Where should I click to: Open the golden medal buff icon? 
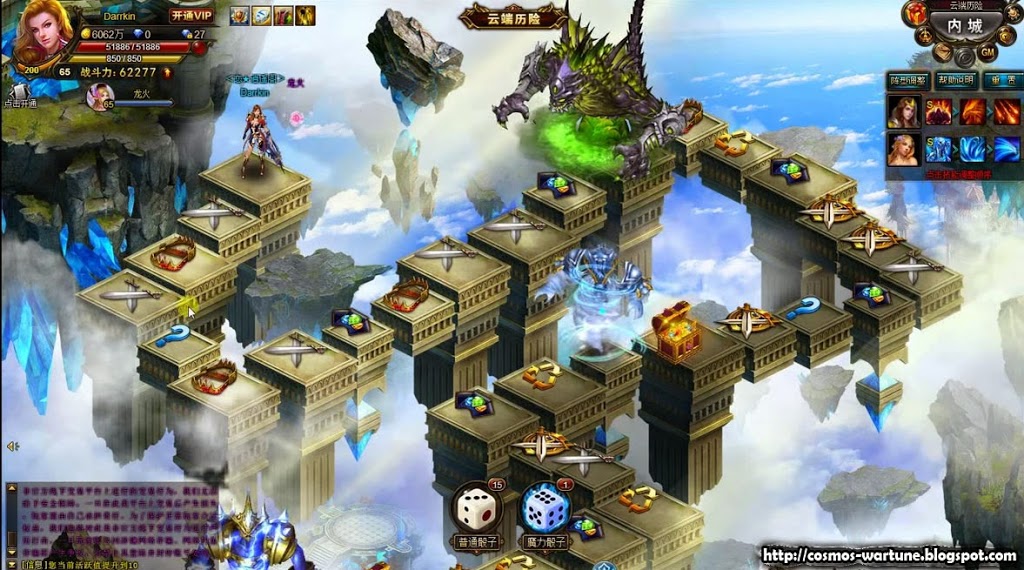(239, 15)
